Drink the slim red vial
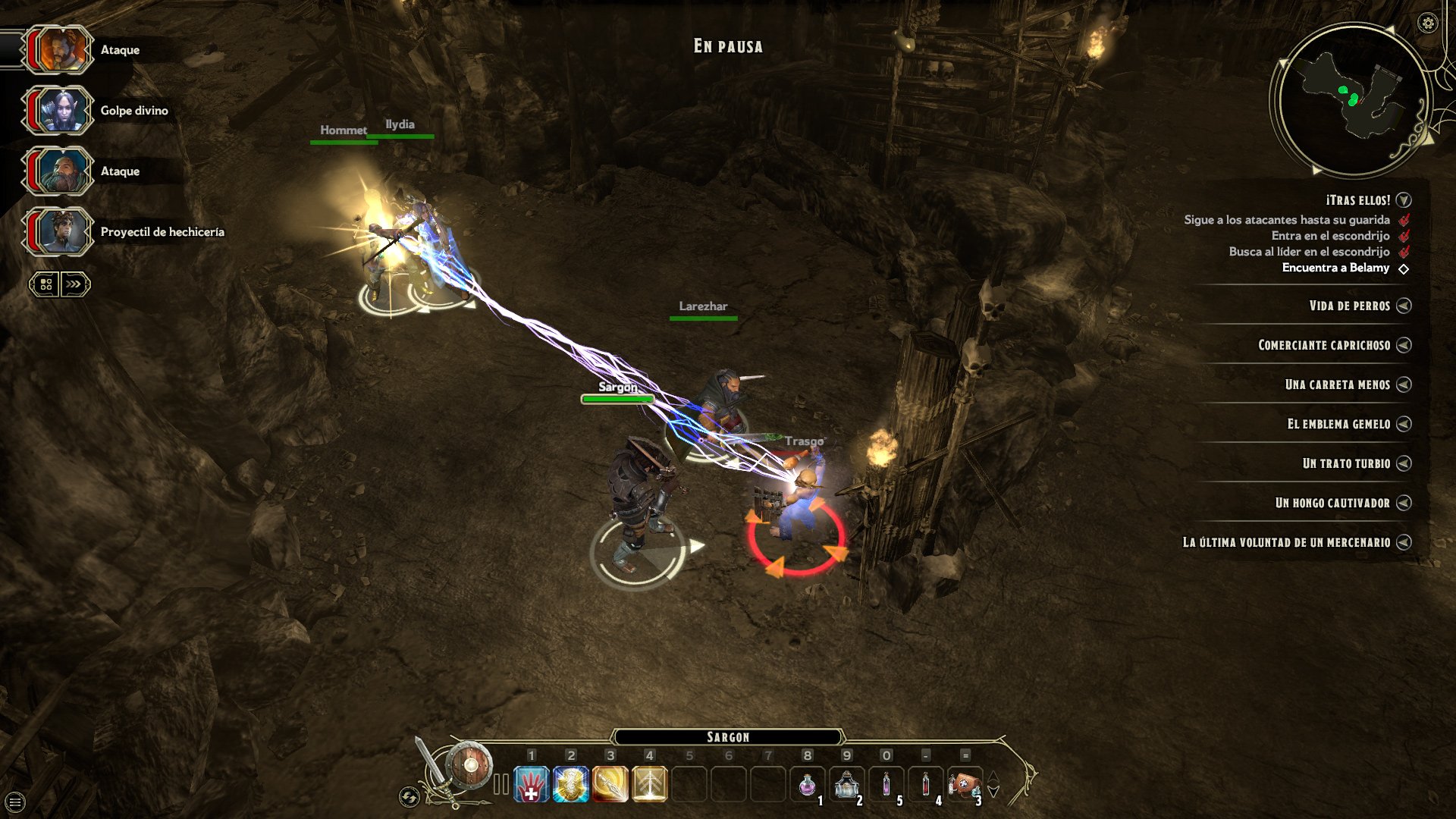The image size is (1456, 819). (x=926, y=785)
